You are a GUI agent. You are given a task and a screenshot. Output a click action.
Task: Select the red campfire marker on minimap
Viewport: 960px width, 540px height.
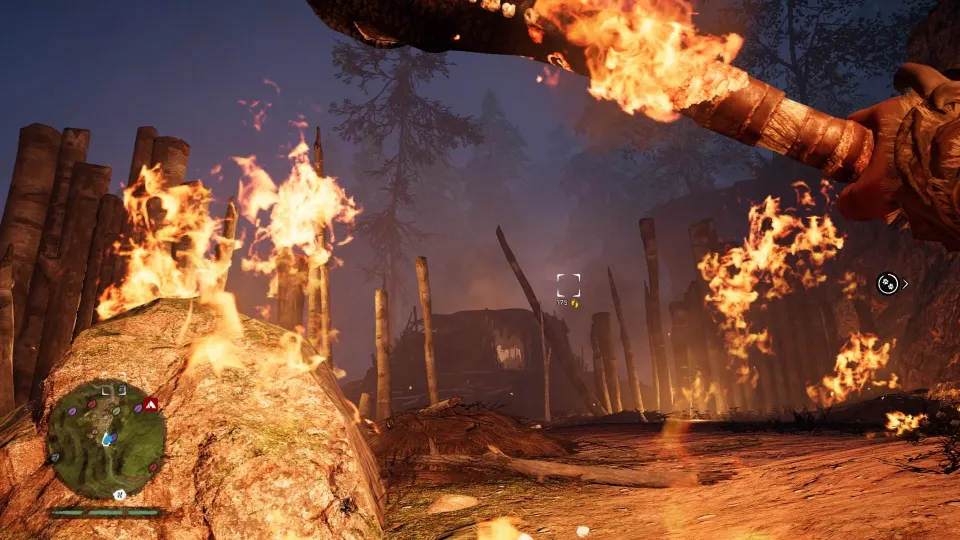point(151,404)
